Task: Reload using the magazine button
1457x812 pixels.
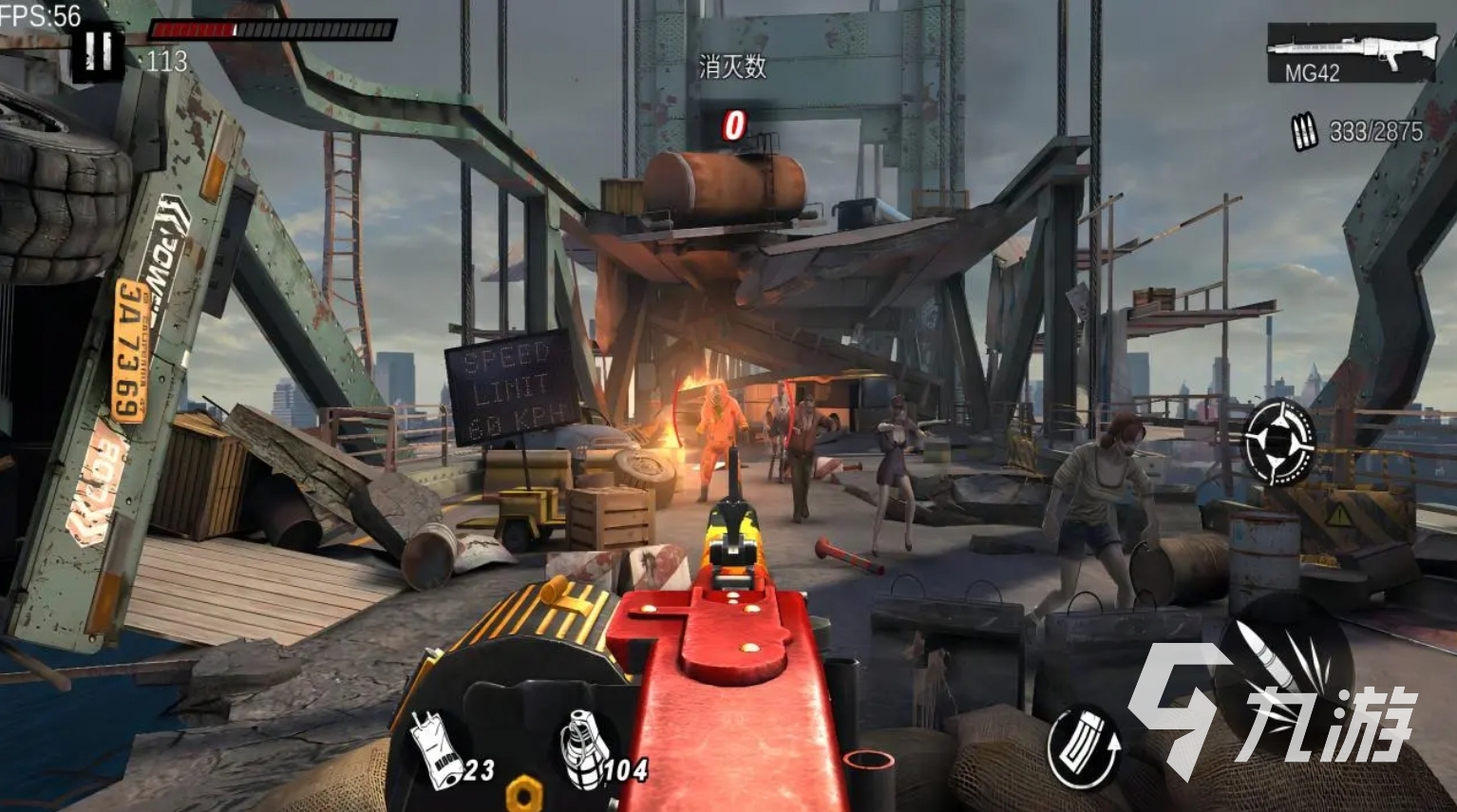Action: pyautogui.click(x=1086, y=746)
